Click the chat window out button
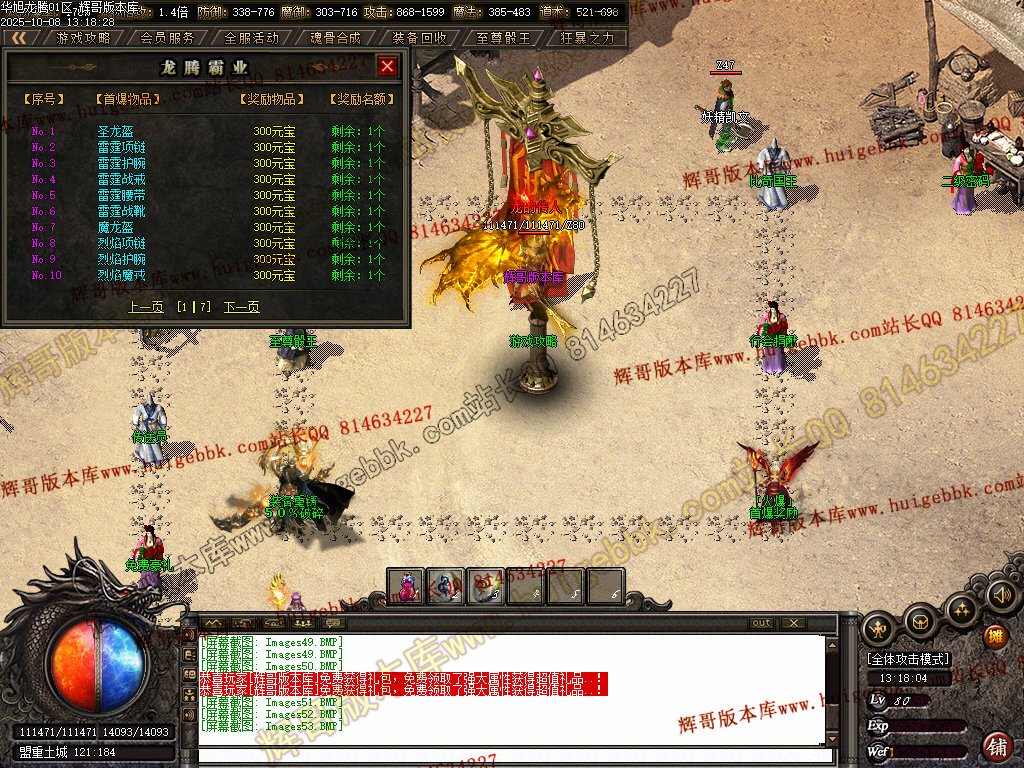 point(762,623)
